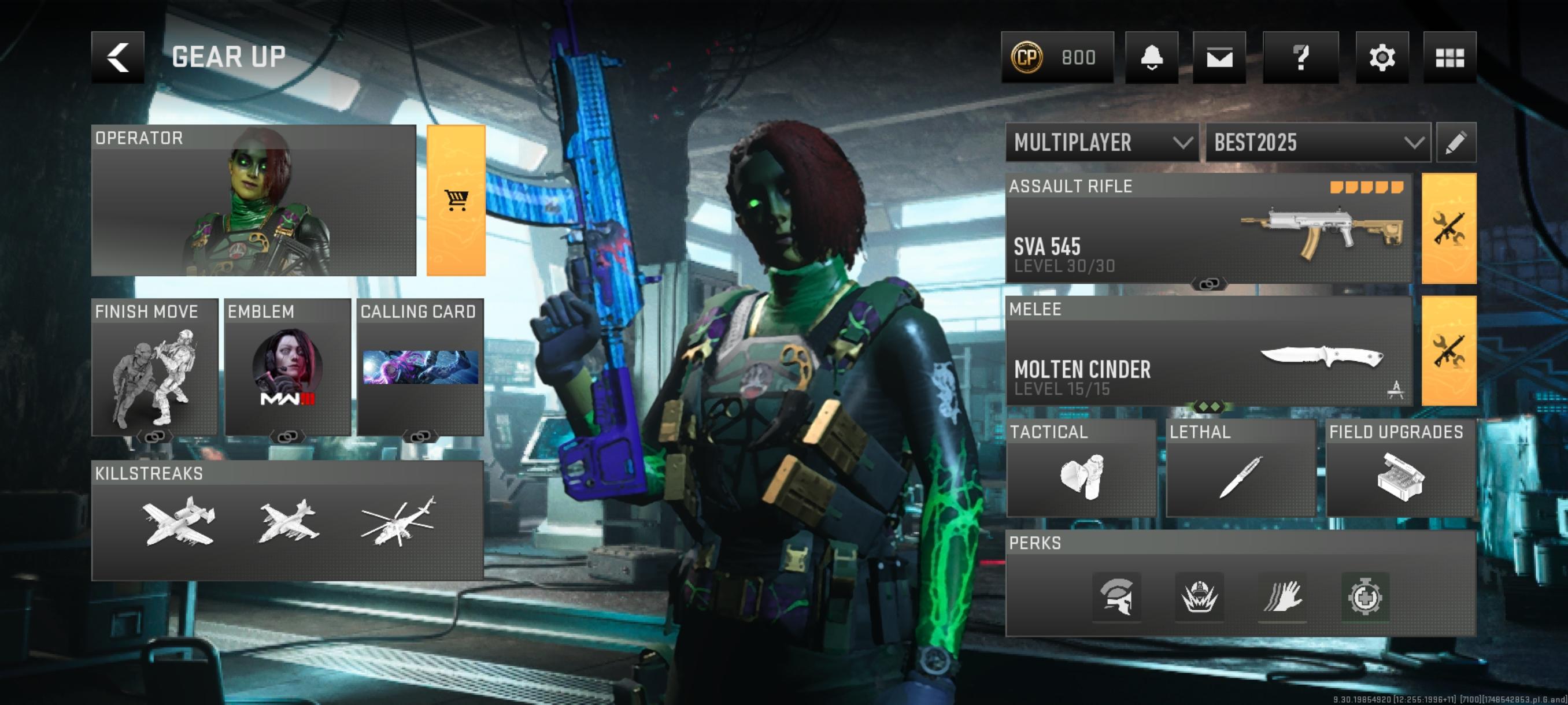Open the CP currency balance
Viewport: 1568px width, 705px height.
[x=1057, y=57]
